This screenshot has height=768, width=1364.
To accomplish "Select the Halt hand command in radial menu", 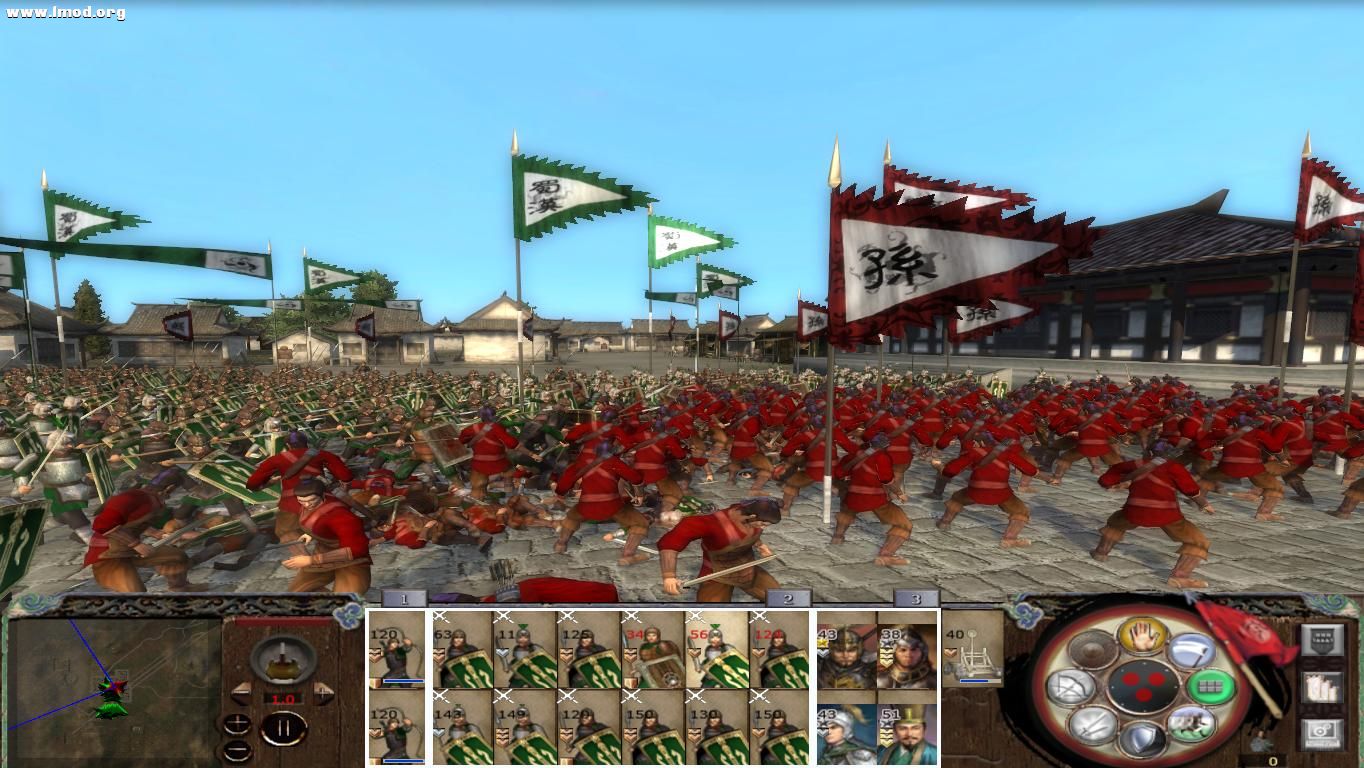I will click(1141, 635).
